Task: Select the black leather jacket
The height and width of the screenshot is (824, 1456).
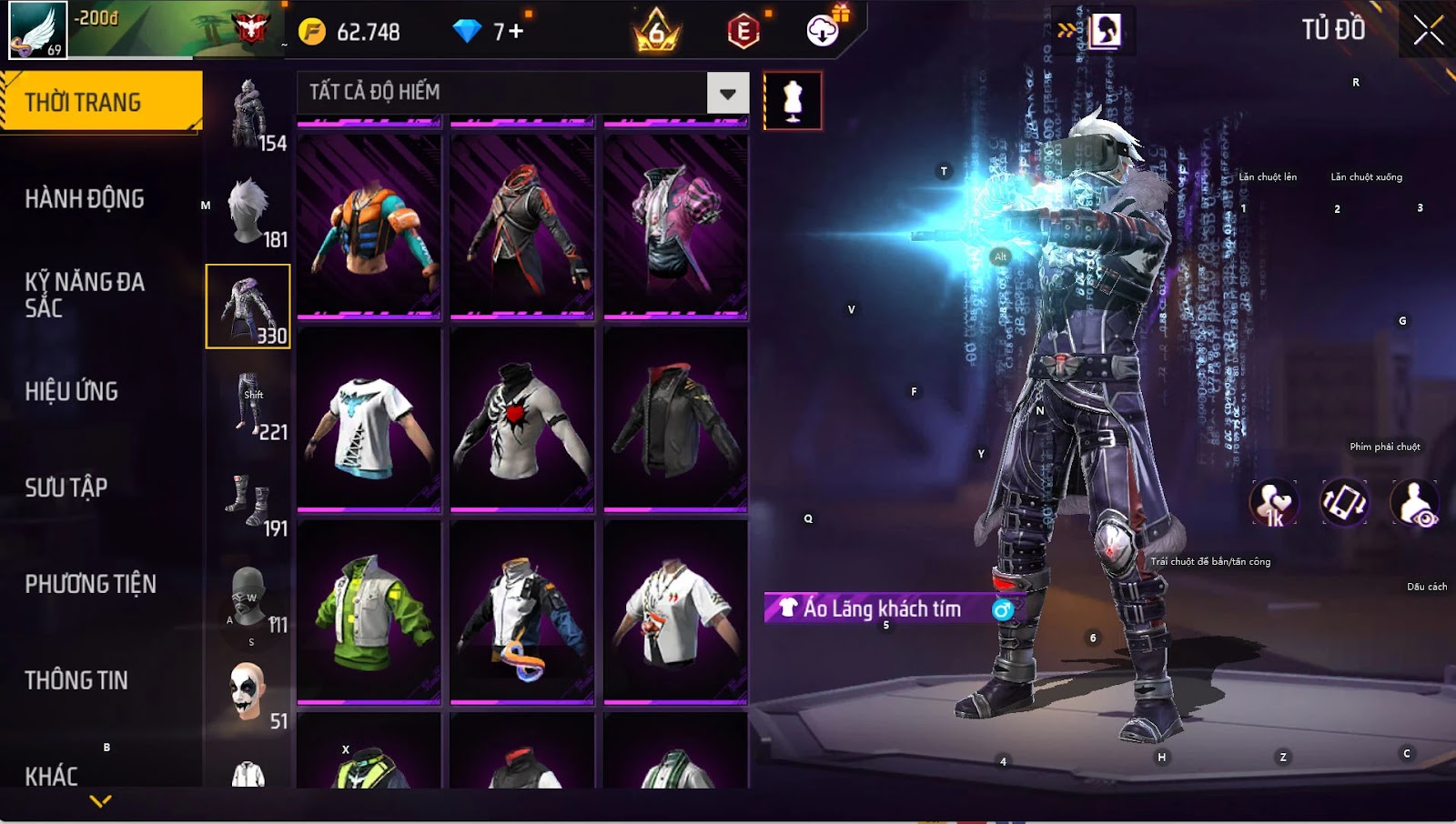Action: (x=675, y=419)
